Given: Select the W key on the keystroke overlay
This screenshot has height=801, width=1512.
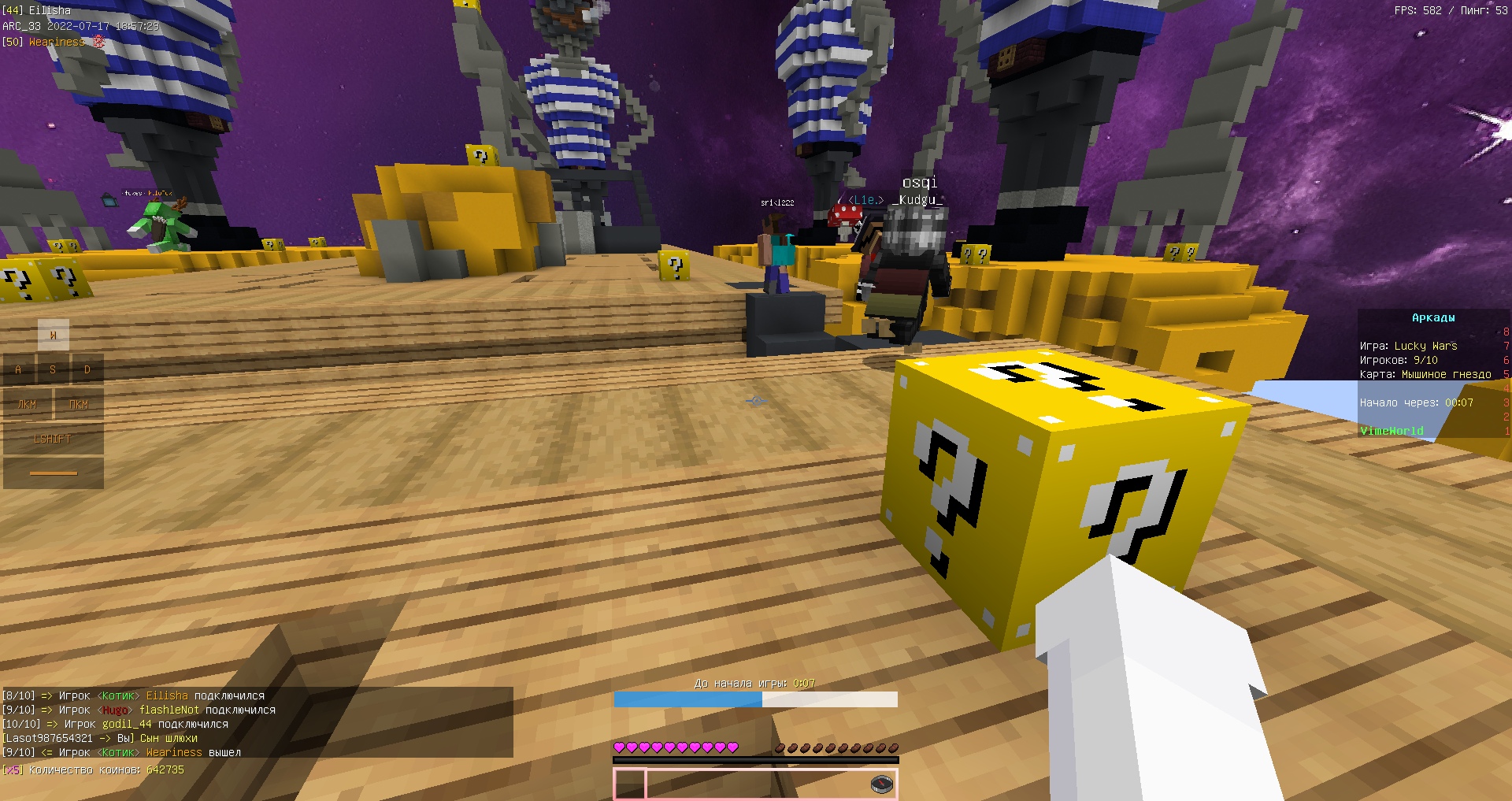Looking at the screenshot, I should coord(53,334).
